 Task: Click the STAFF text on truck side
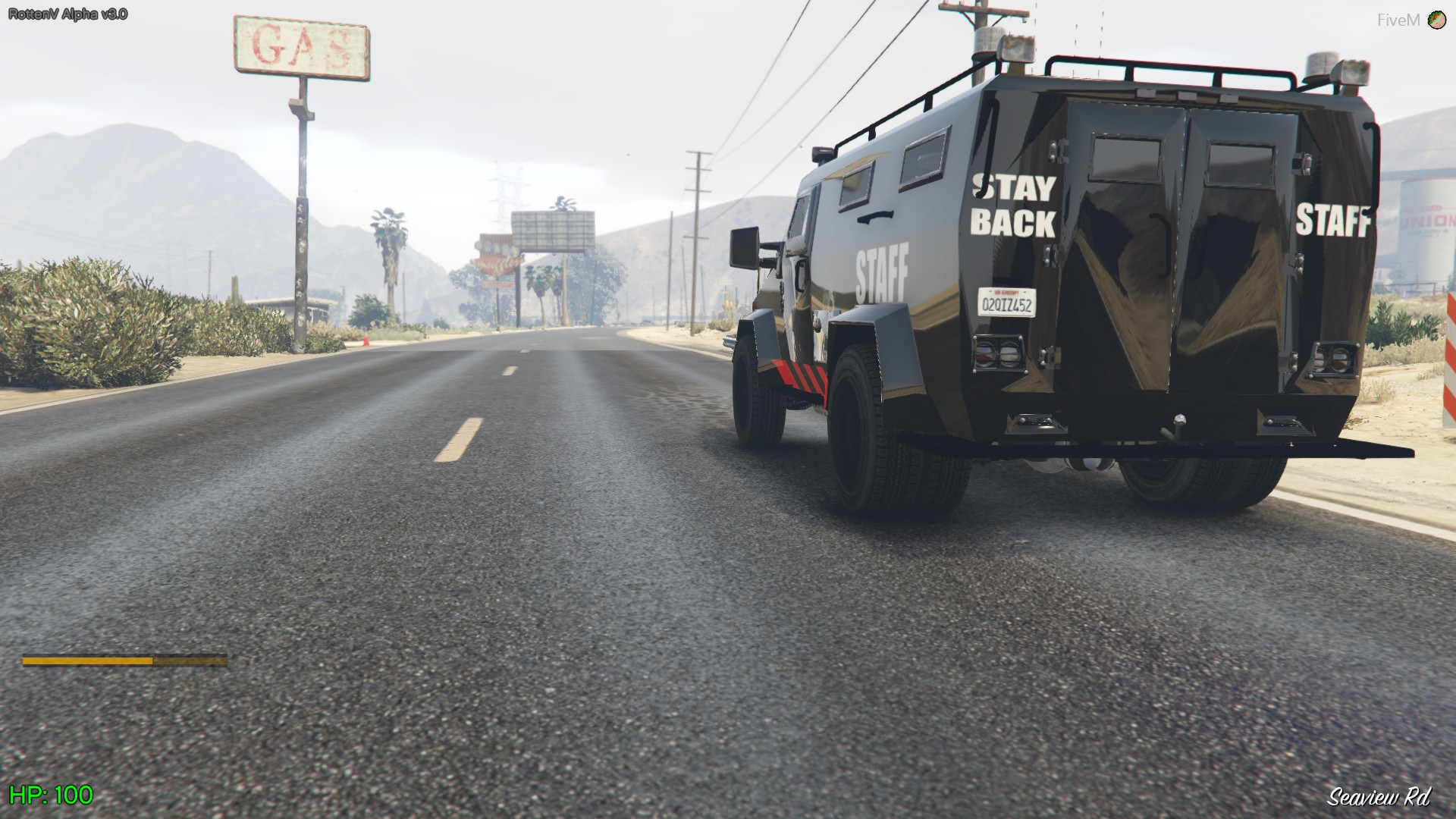[882, 266]
